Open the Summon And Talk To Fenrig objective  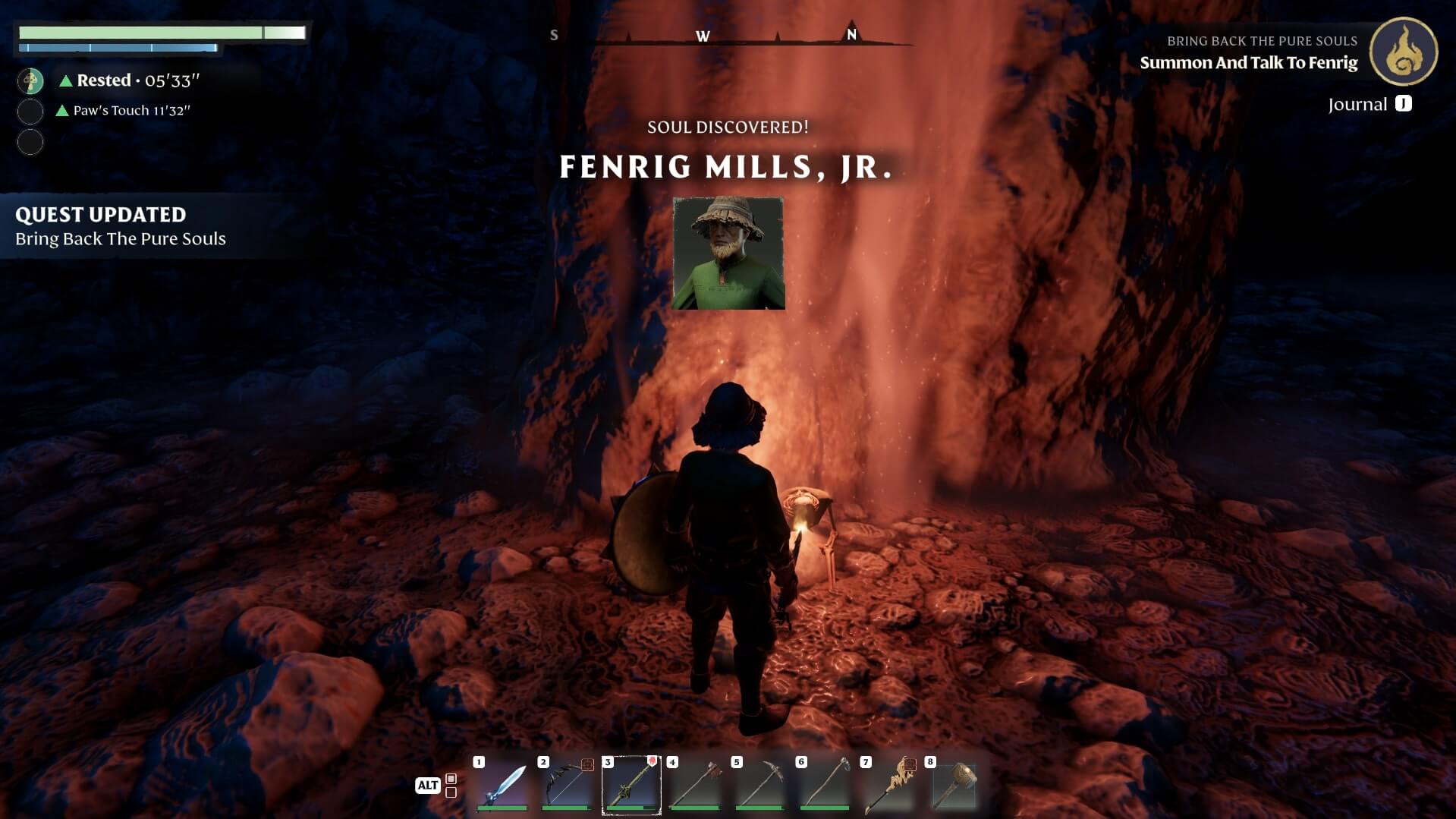point(1248,63)
